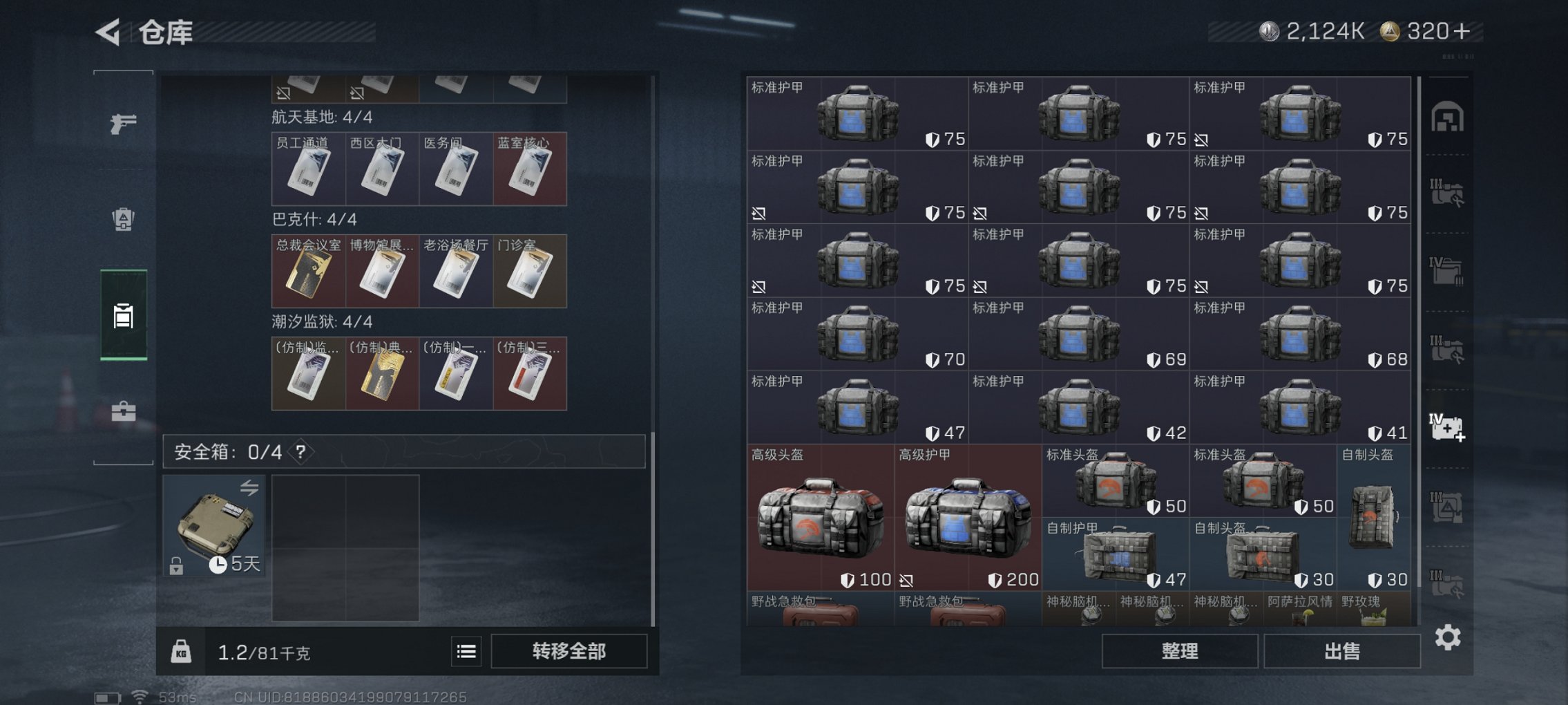Click the 出售 sell button
Screen dimensions: 1568x705
point(1339,650)
